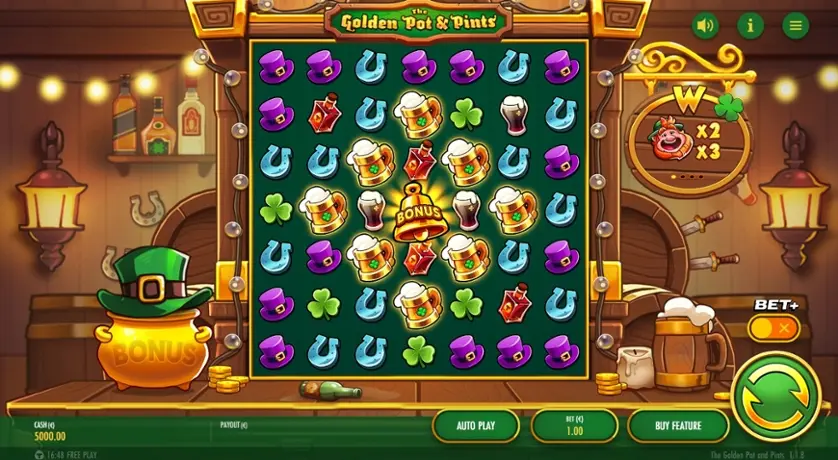838x460 pixels.
Task: Toggle the Bet+ switch
Action: pyautogui.click(x=774, y=327)
